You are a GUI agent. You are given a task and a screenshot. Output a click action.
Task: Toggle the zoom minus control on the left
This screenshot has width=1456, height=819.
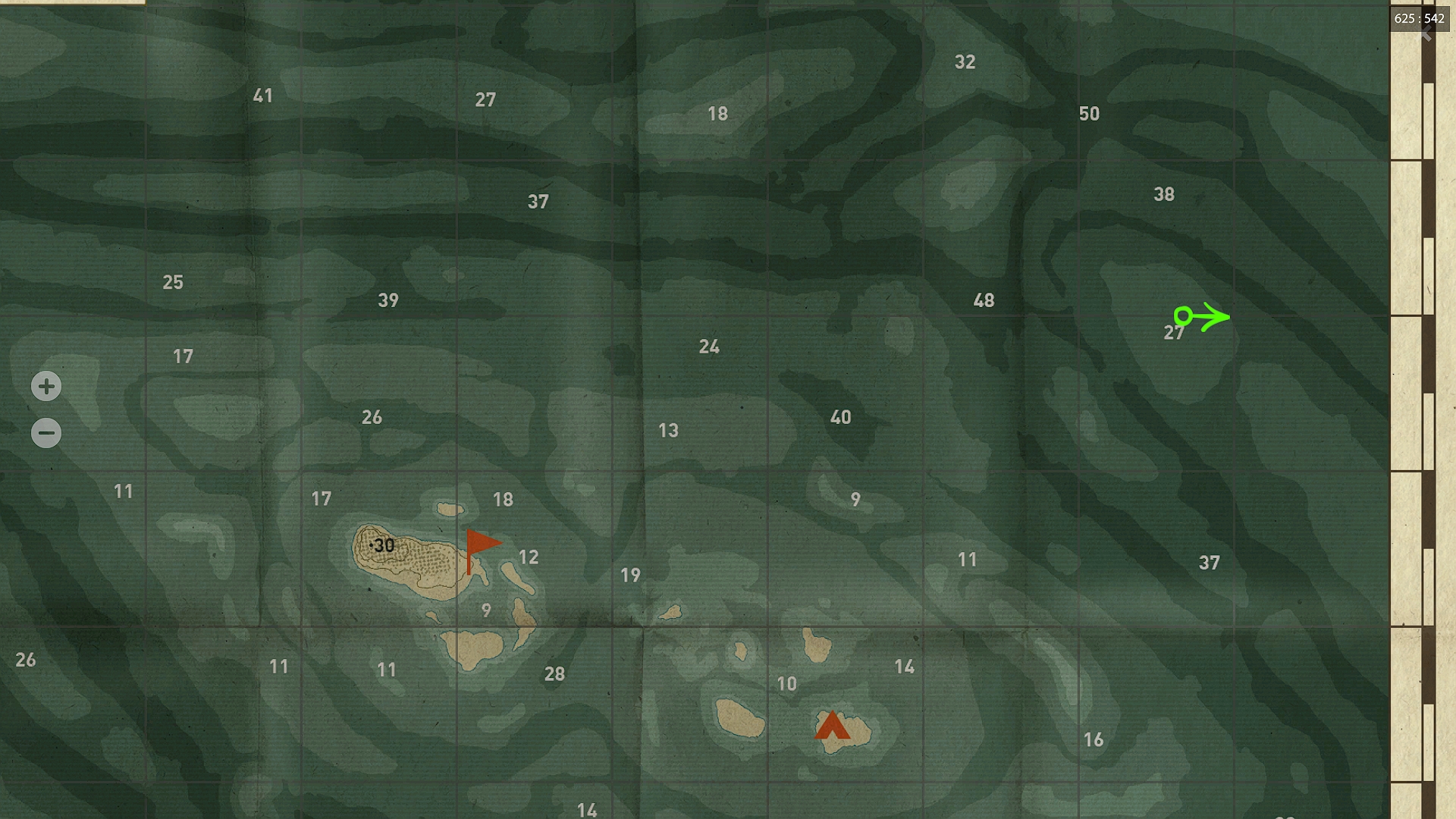pyautogui.click(x=46, y=431)
